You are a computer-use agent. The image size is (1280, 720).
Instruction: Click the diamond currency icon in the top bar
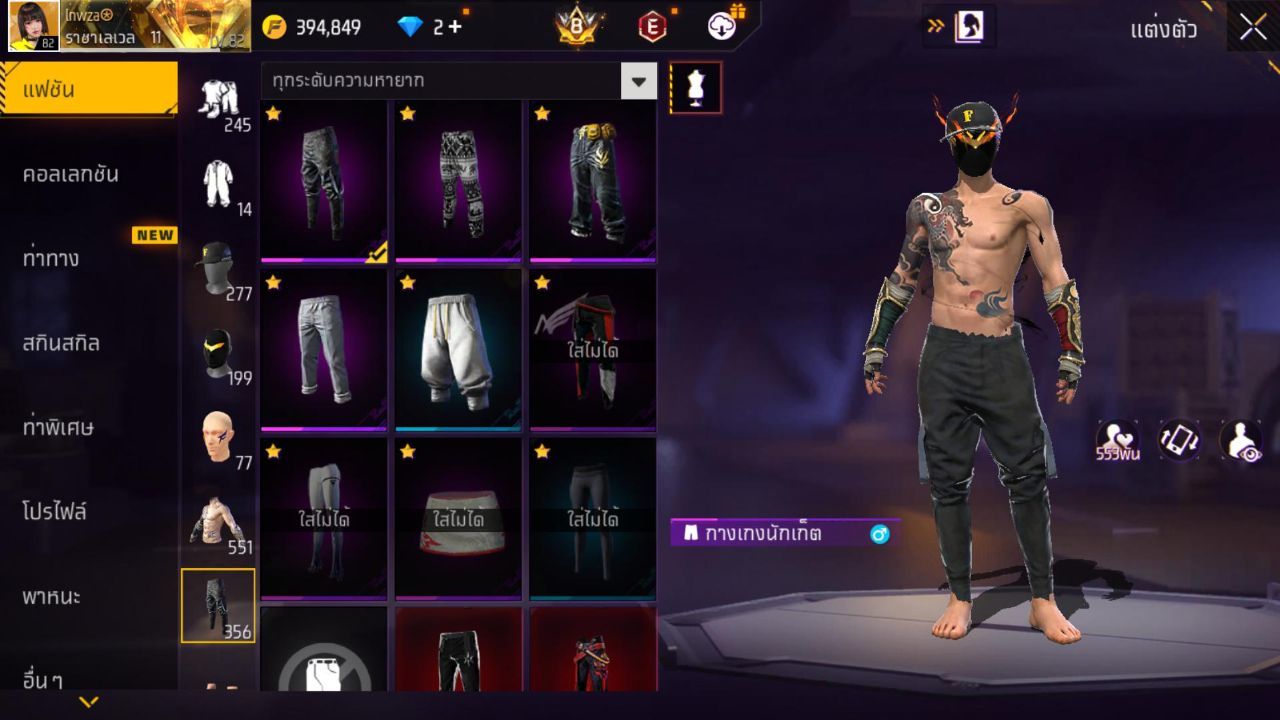[x=408, y=27]
